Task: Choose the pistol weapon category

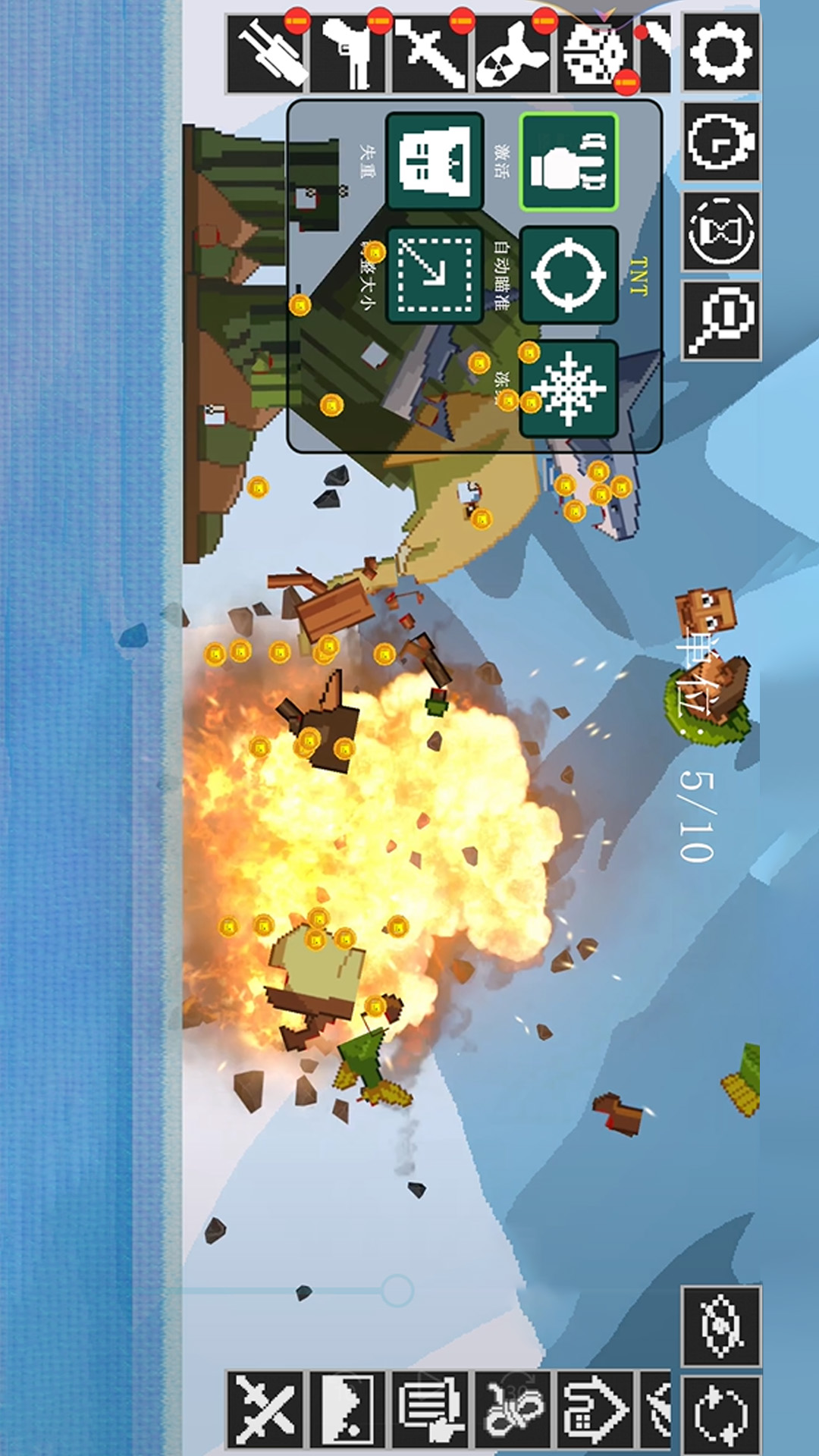Action: tap(349, 55)
